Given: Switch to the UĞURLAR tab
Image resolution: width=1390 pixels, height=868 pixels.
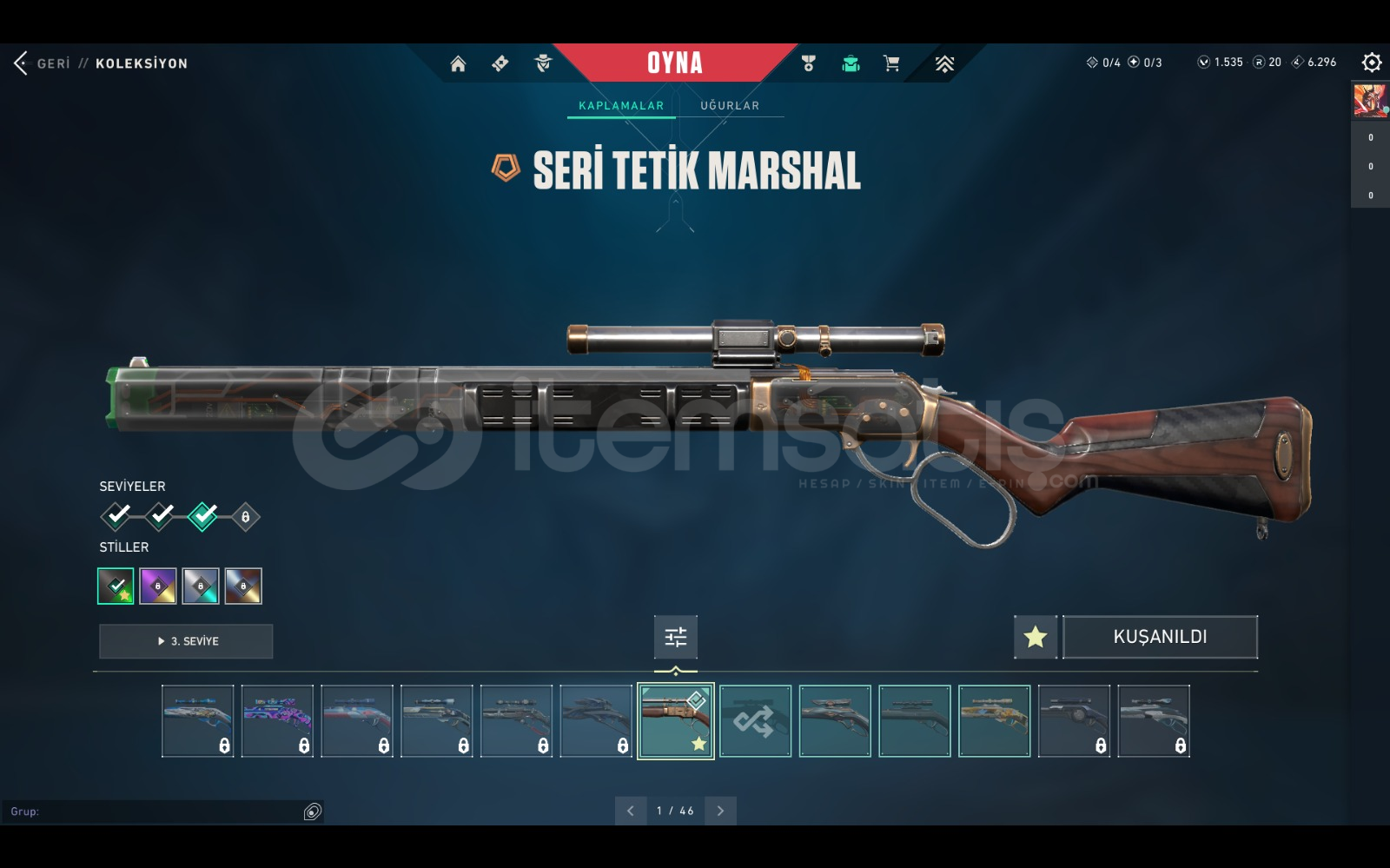Looking at the screenshot, I should tap(730, 106).
